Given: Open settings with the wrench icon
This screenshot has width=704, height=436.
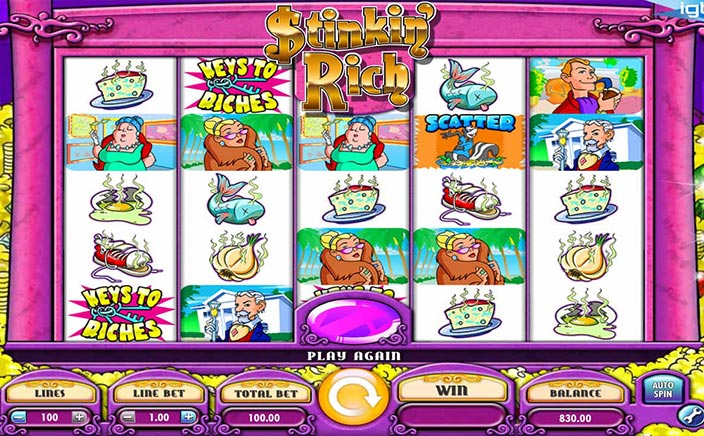Looking at the screenshot, I should [x=689, y=413].
